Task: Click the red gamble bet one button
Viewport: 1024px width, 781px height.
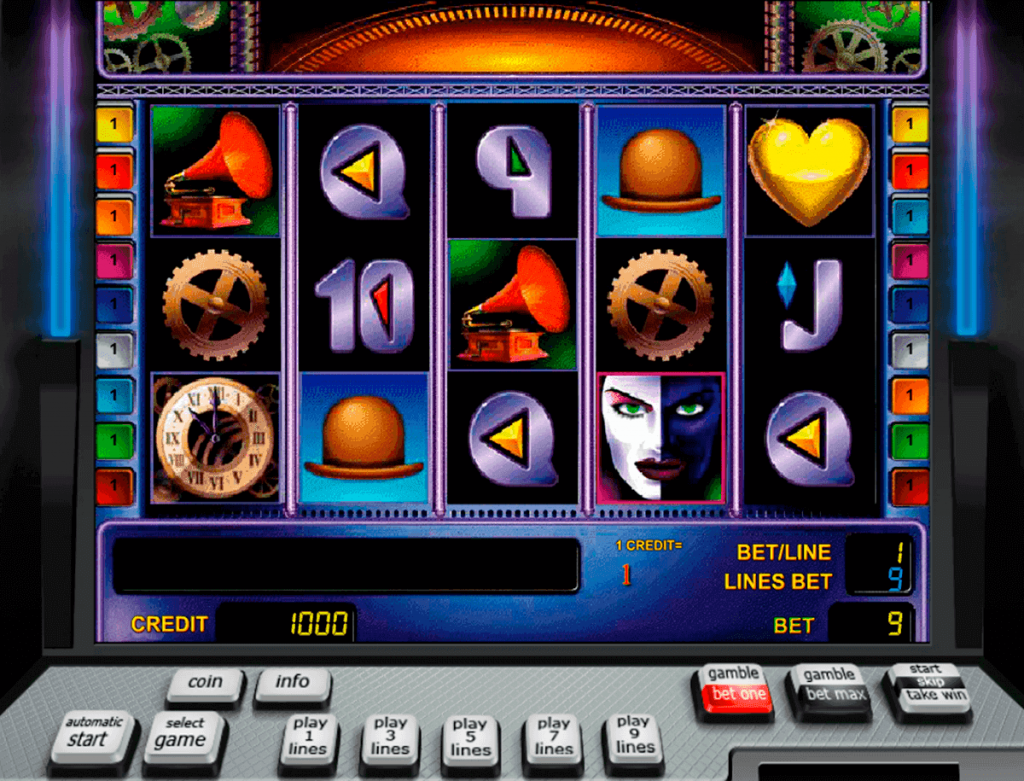Action: [734, 687]
